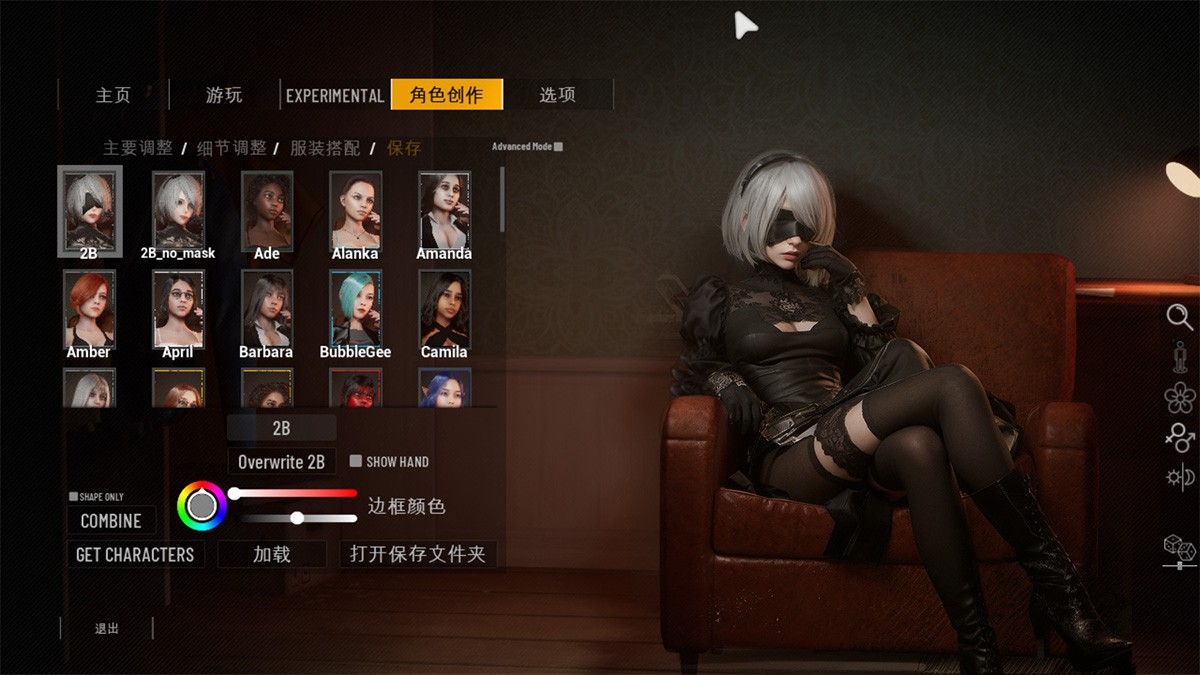This screenshot has height=675, width=1200.
Task: Toggle the SHAPE ONLY checkbox
Action: pos(74,497)
